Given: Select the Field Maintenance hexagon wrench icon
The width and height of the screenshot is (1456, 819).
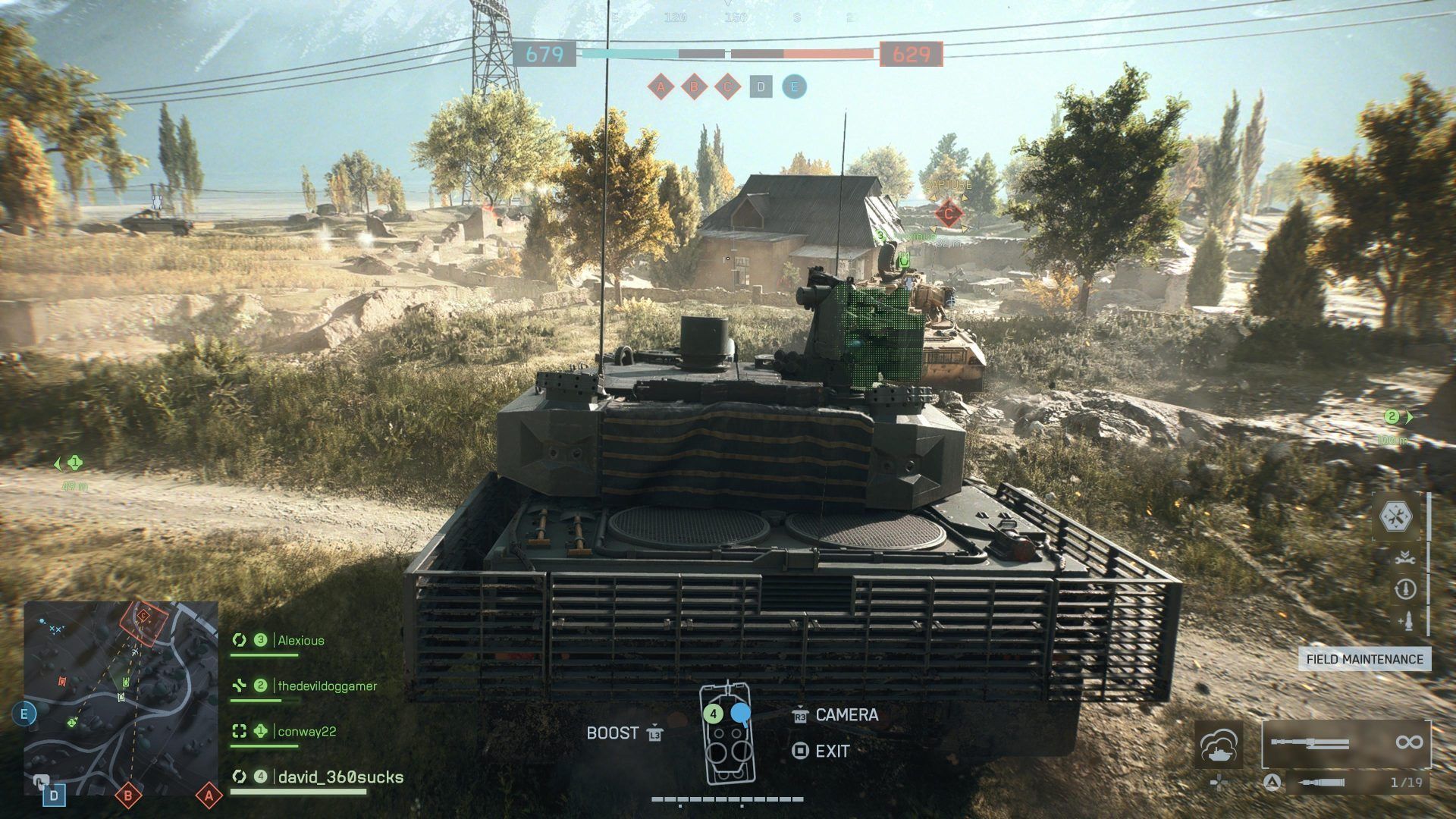Looking at the screenshot, I should [x=1399, y=517].
